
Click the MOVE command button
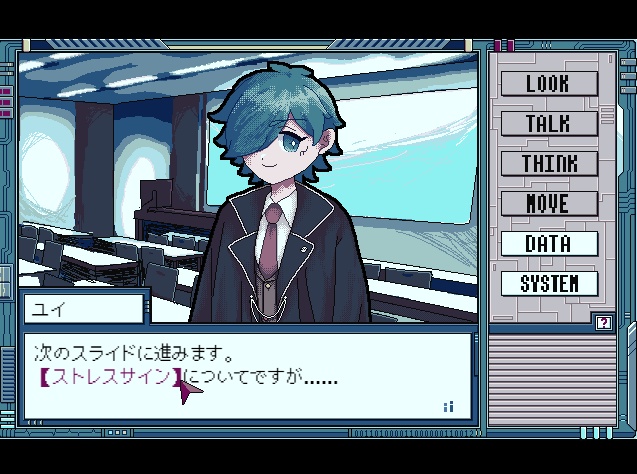click(x=548, y=203)
